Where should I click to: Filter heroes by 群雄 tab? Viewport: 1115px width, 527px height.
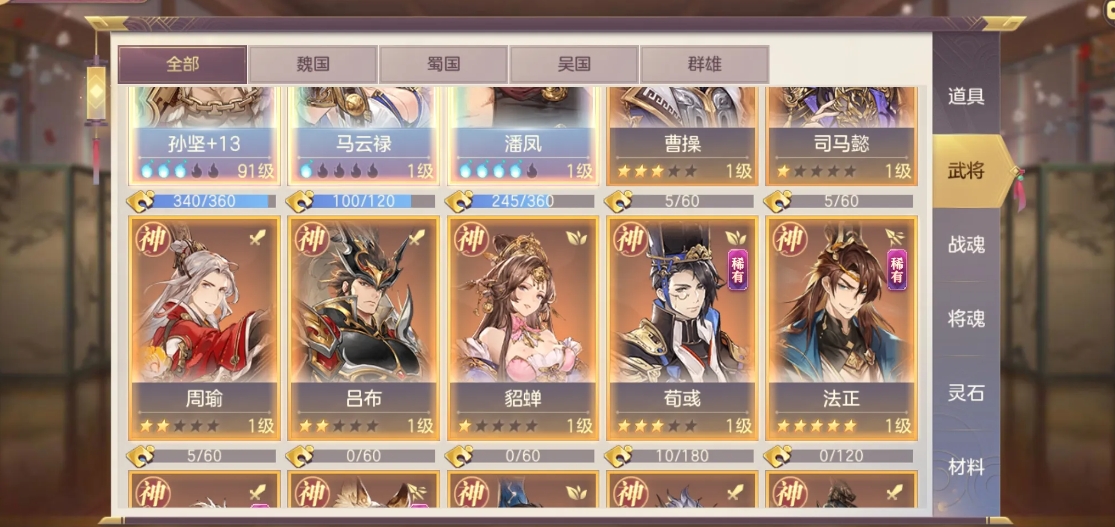(x=704, y=64)
